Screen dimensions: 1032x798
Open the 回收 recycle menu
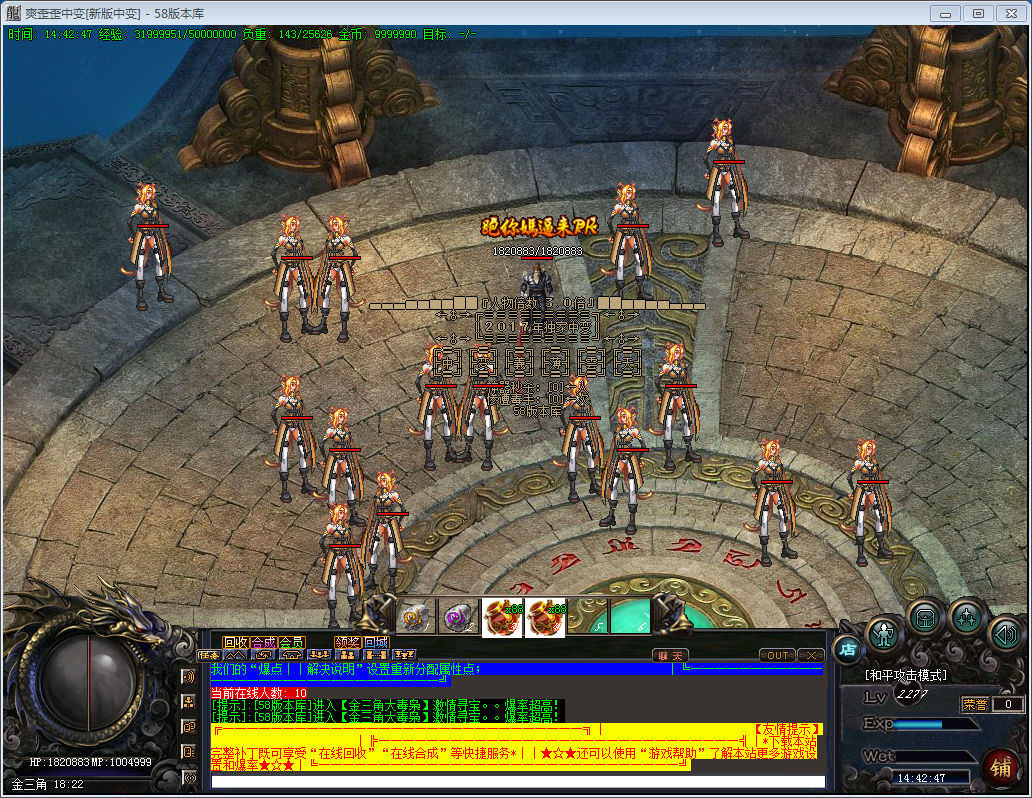tap(235, 642)
